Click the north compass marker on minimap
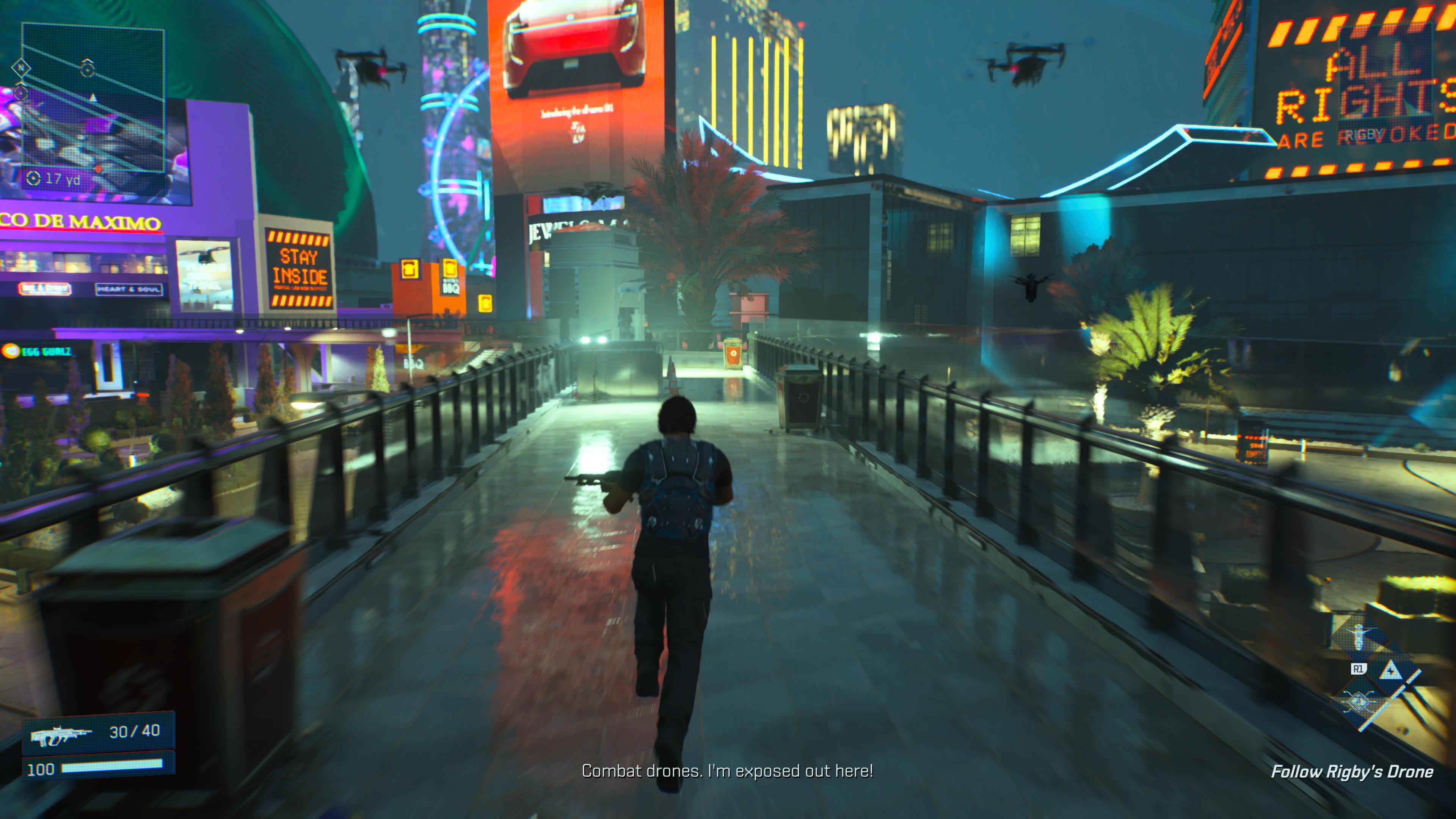The height and width of the screenshot is (819, 1456). [x=22, y=68]
